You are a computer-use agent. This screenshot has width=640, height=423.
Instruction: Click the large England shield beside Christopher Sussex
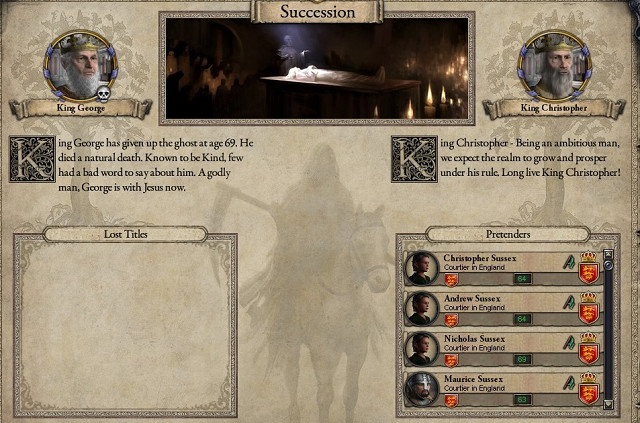click(x=588, y=266)
